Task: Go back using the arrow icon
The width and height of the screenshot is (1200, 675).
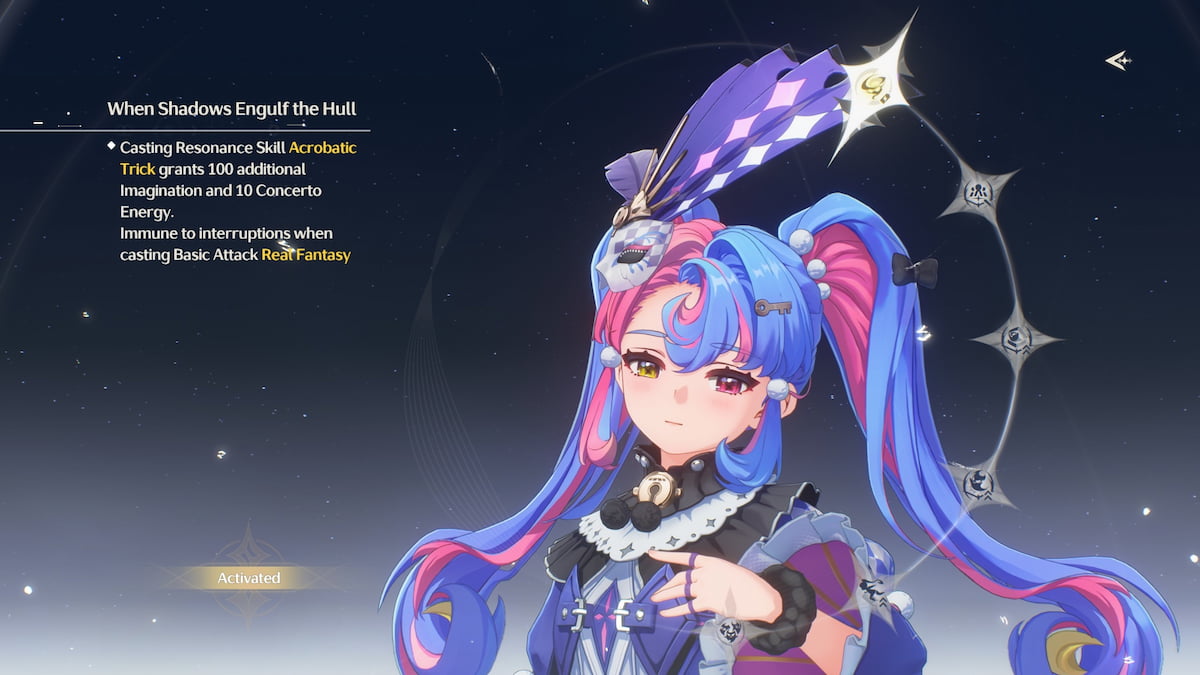Action: (x=1117, y=61)
